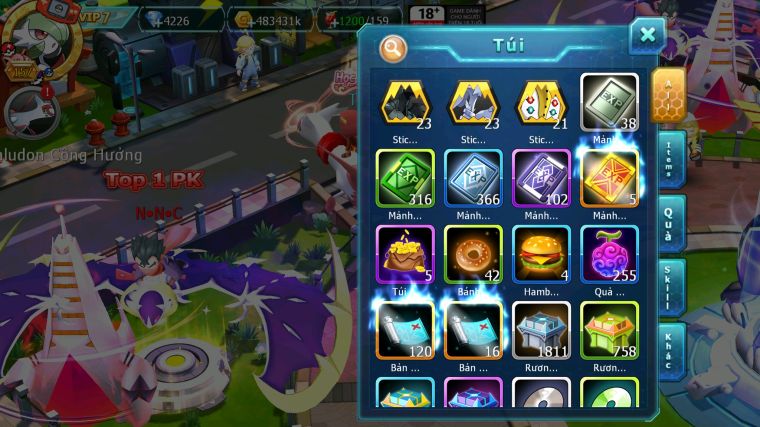The image size is (760, 427).
Task: Select the gold treasure bag item
Action: click(x=405, y=252)
